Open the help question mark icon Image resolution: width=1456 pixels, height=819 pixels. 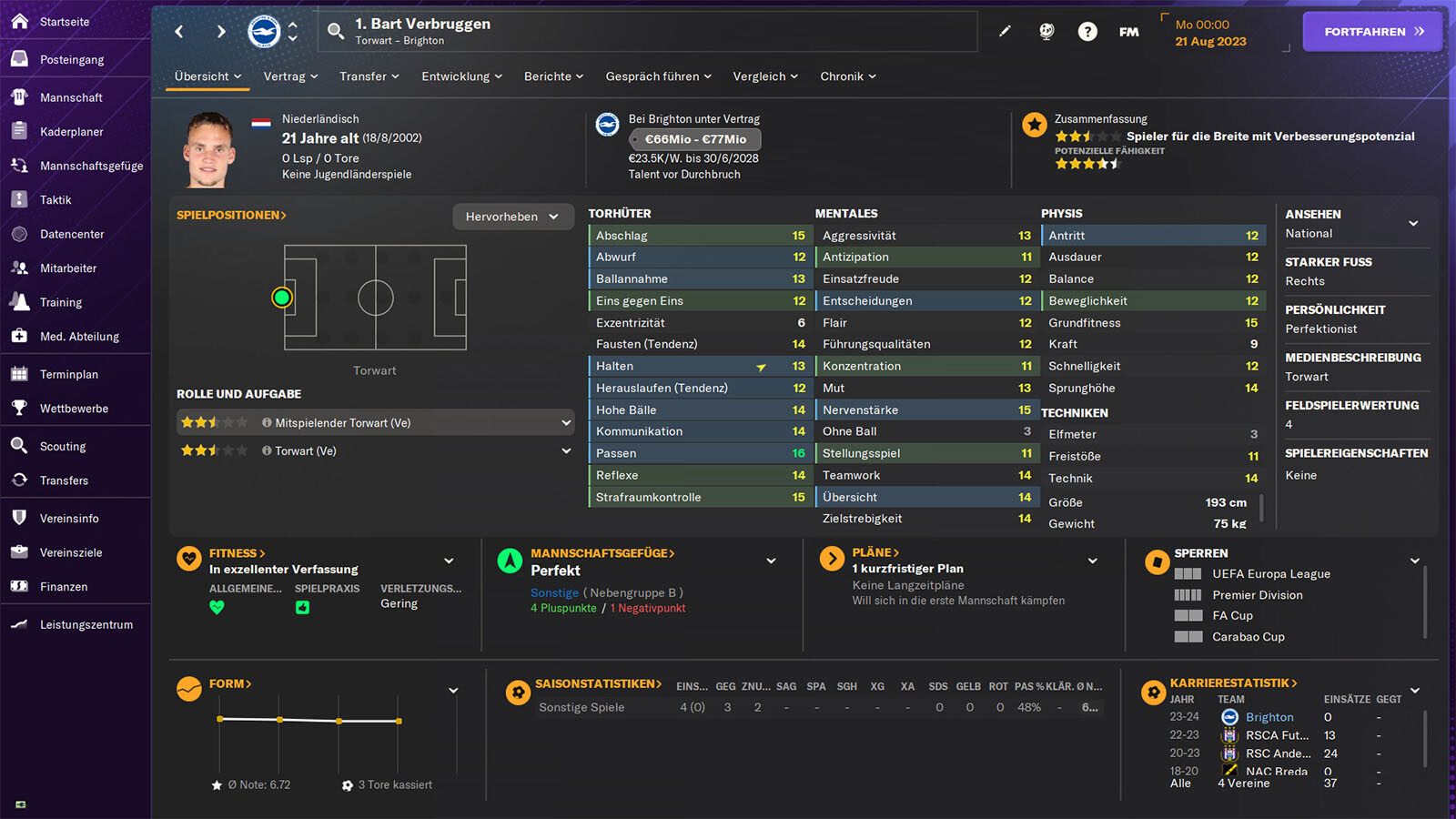click(1087, 30)
